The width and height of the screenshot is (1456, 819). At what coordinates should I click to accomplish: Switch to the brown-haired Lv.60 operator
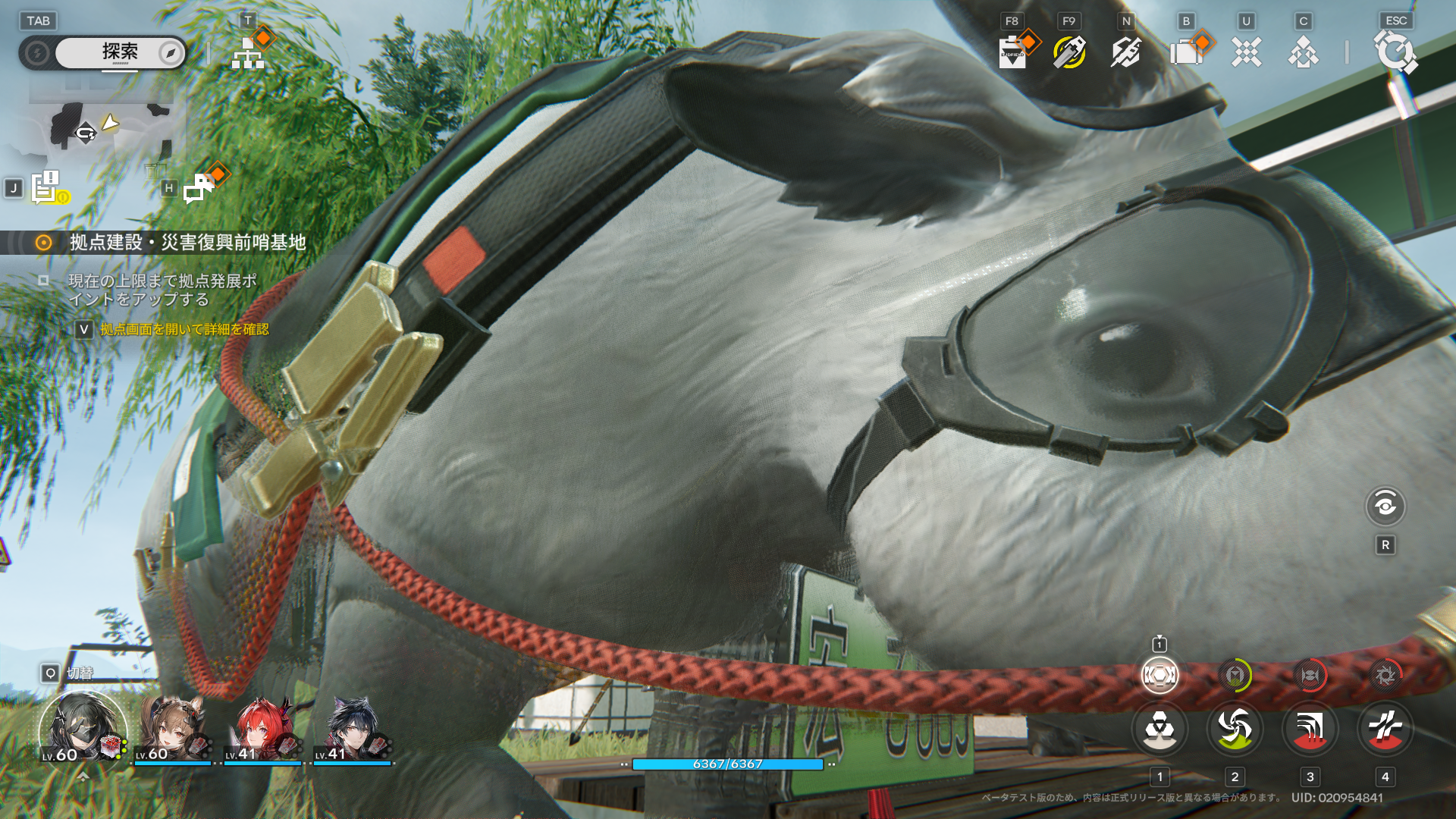click(x=171, y=730)
